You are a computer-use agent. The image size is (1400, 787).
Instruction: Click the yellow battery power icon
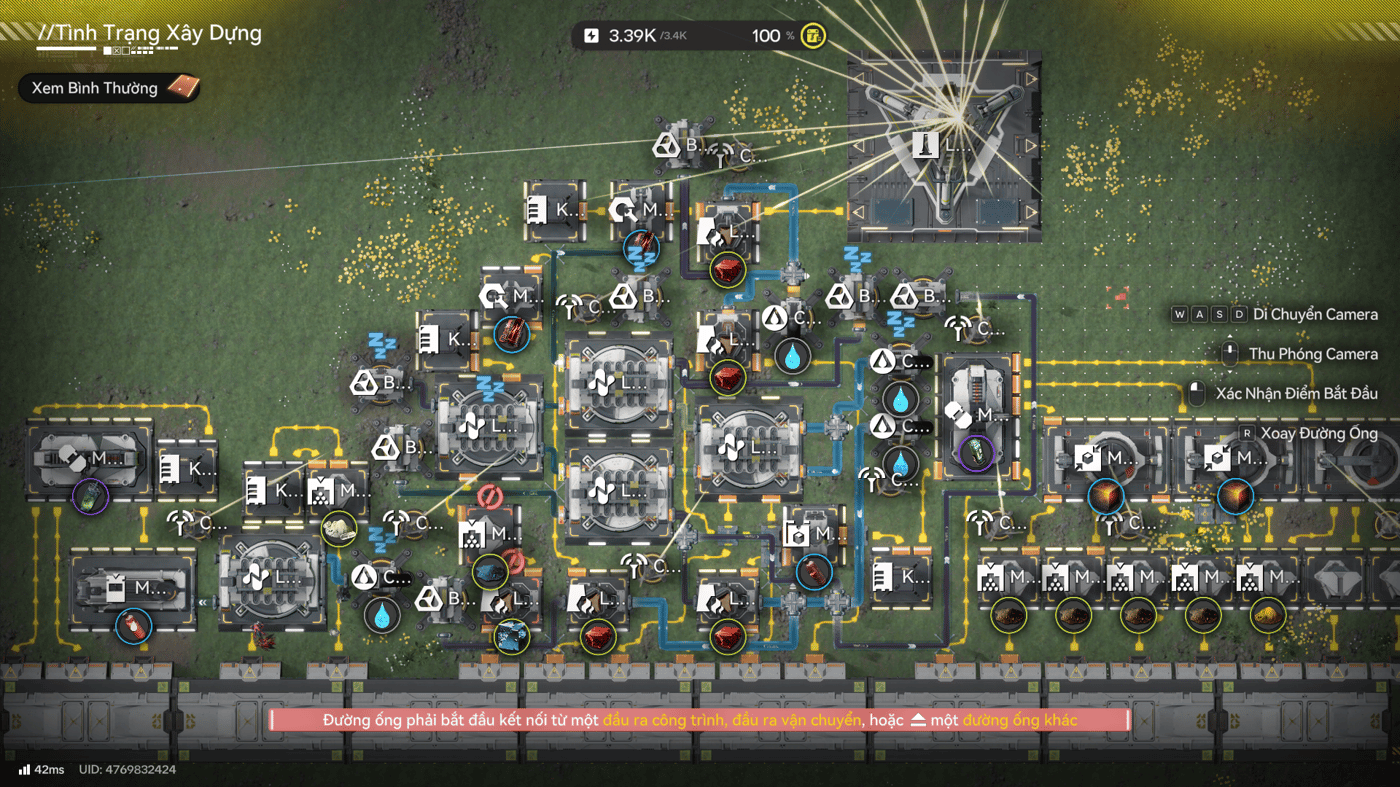(x=814, y=36)
